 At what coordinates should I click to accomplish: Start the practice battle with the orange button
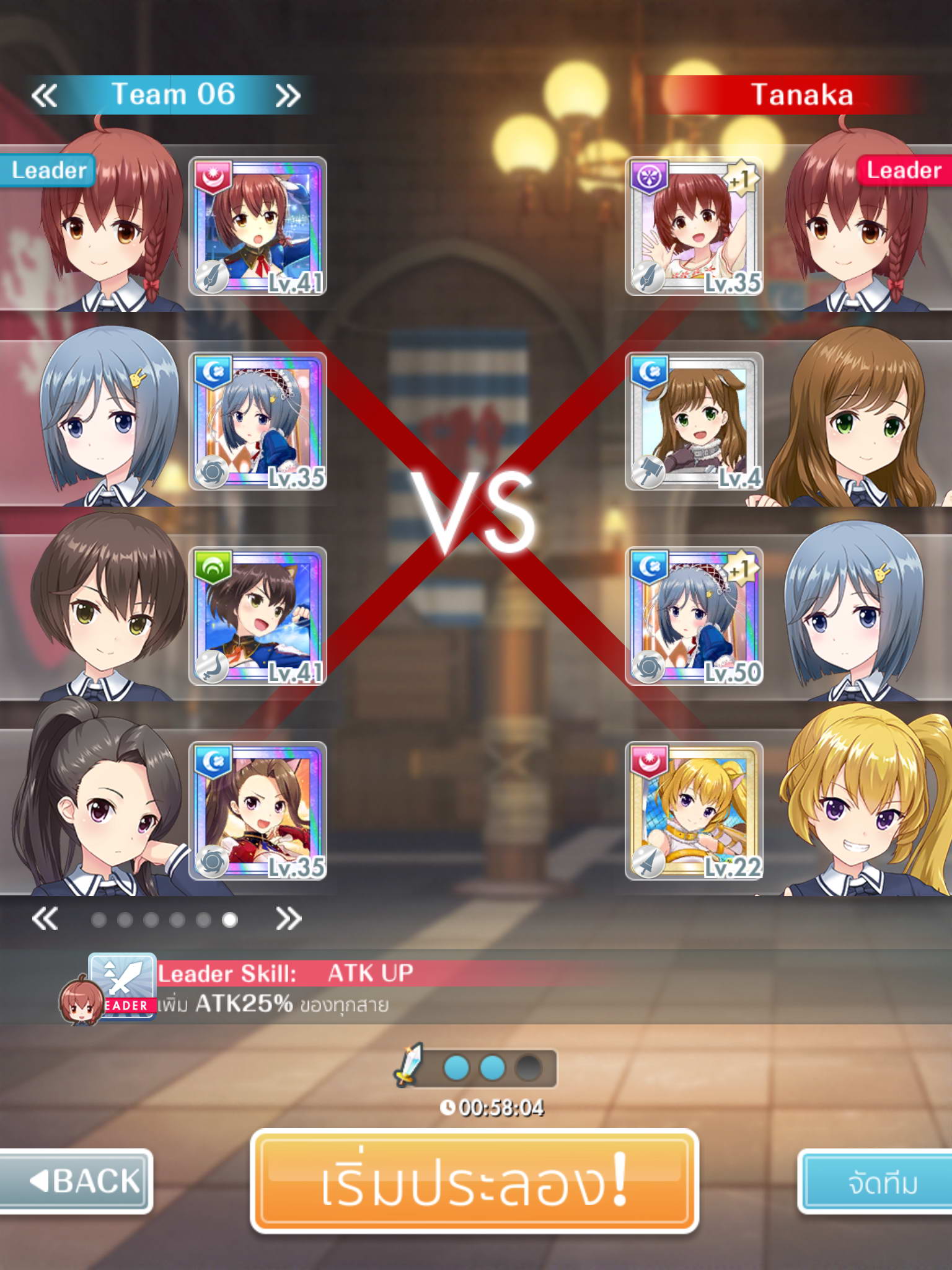point(475,1181)
